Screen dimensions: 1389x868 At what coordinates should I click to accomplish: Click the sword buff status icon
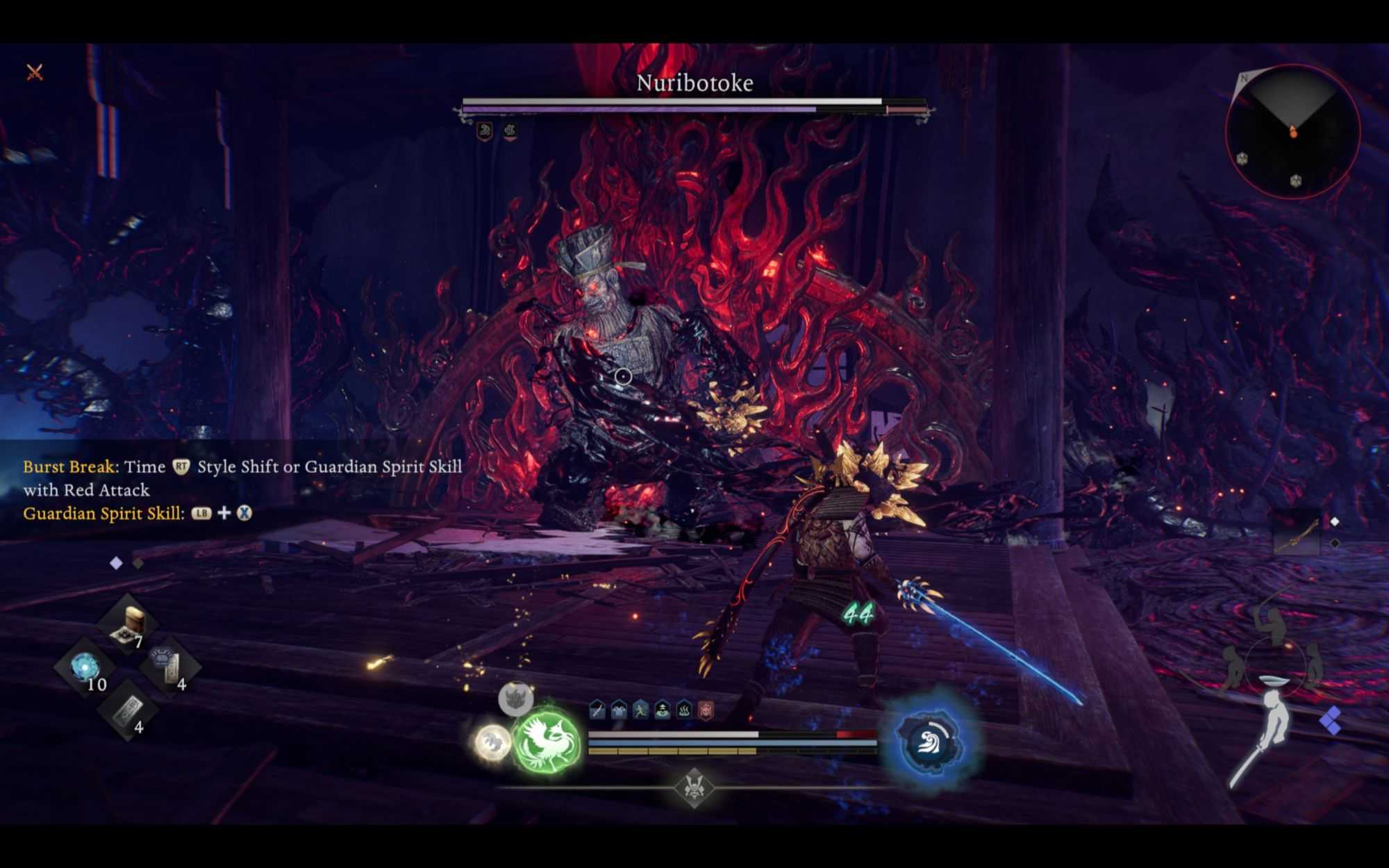click(x=597, y=710)
